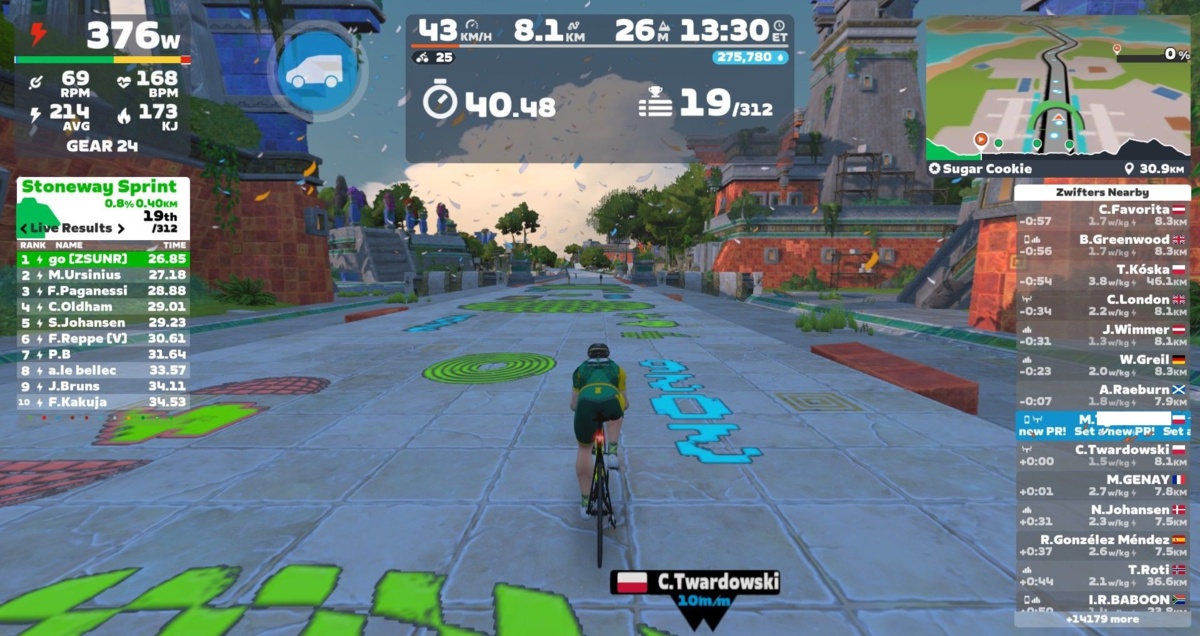This screenshot has height=636, width=1200.
Task: Select M.Ursinius in the sprint results
Action: point(103,274)
